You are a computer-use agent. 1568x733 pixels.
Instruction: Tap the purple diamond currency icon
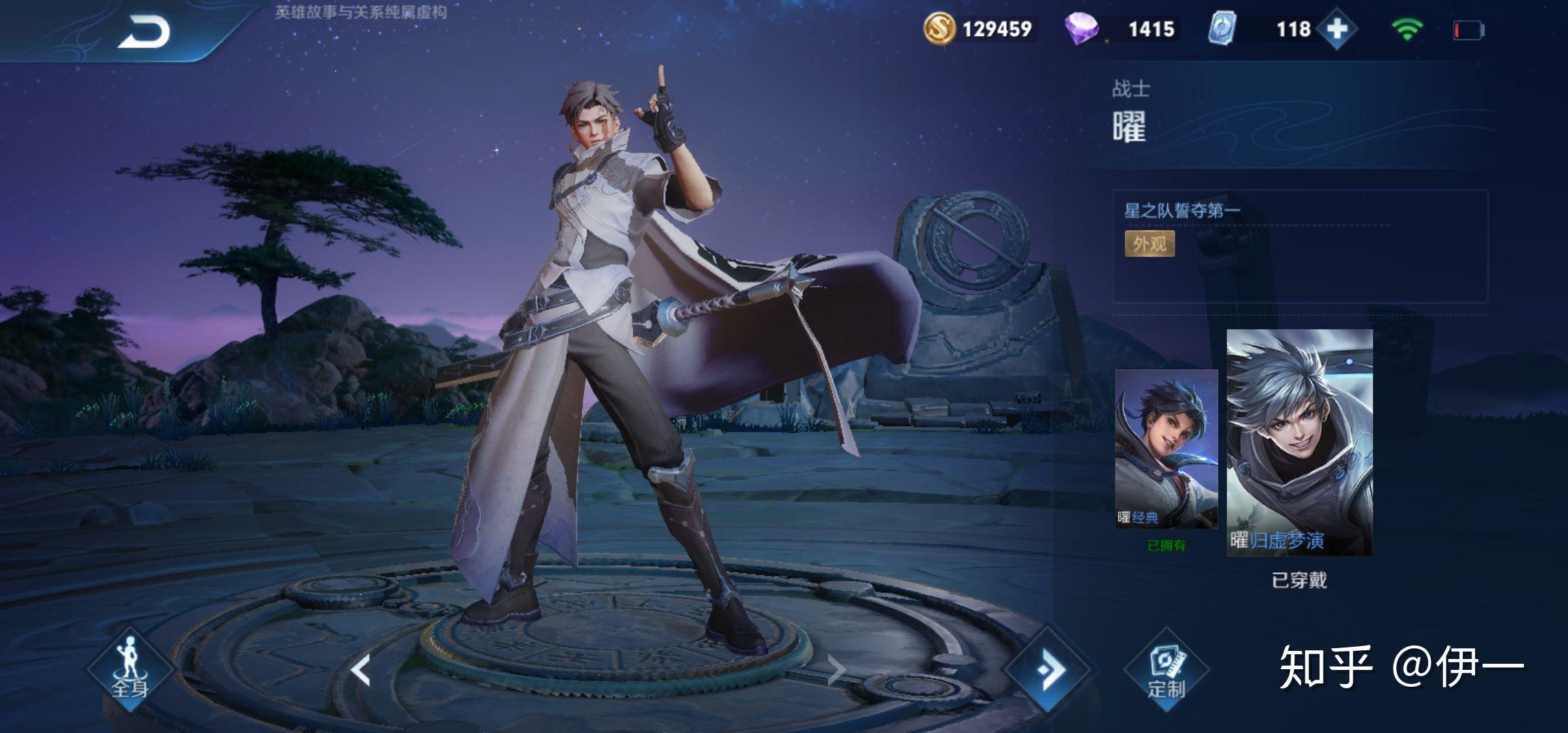pyautogui.click(x=1081, y=29)
